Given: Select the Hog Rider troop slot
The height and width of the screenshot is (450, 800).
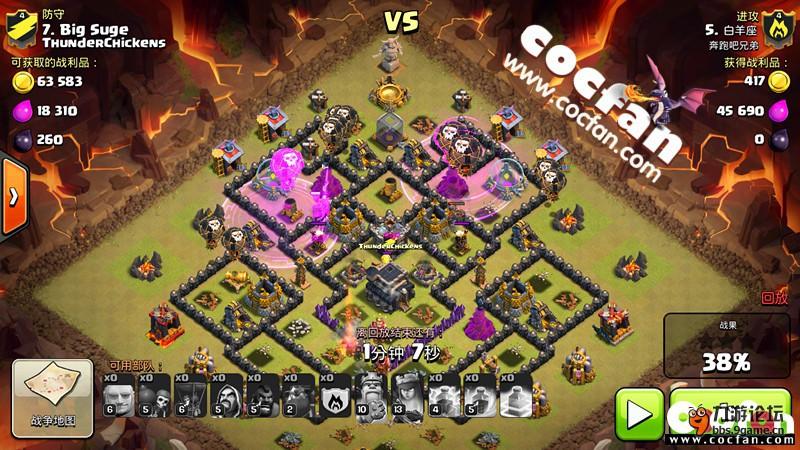Looking at the screenshot, I should coord(264,398).
